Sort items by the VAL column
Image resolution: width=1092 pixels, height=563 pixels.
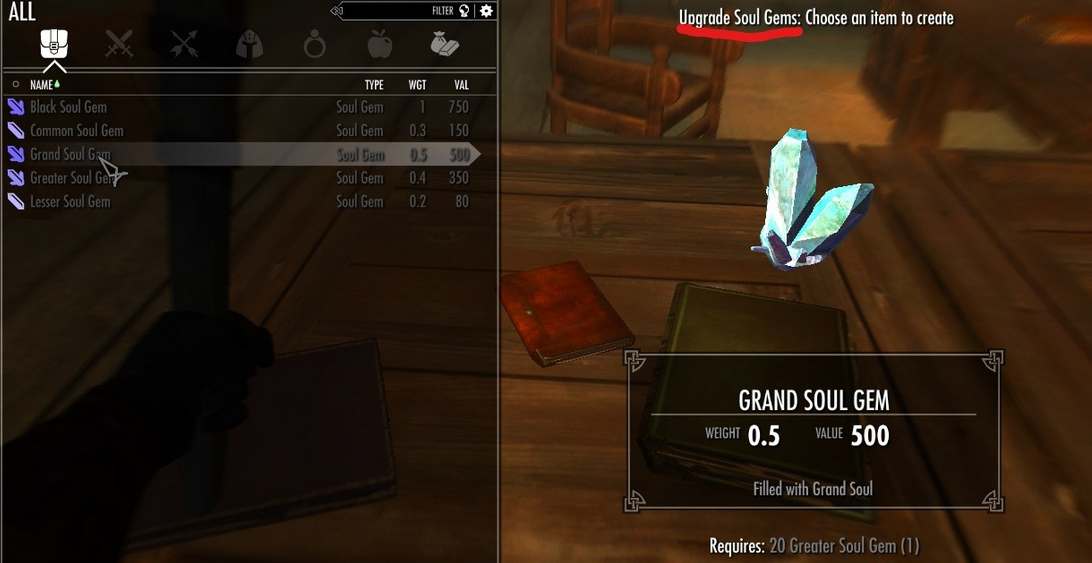click(461, 85)
